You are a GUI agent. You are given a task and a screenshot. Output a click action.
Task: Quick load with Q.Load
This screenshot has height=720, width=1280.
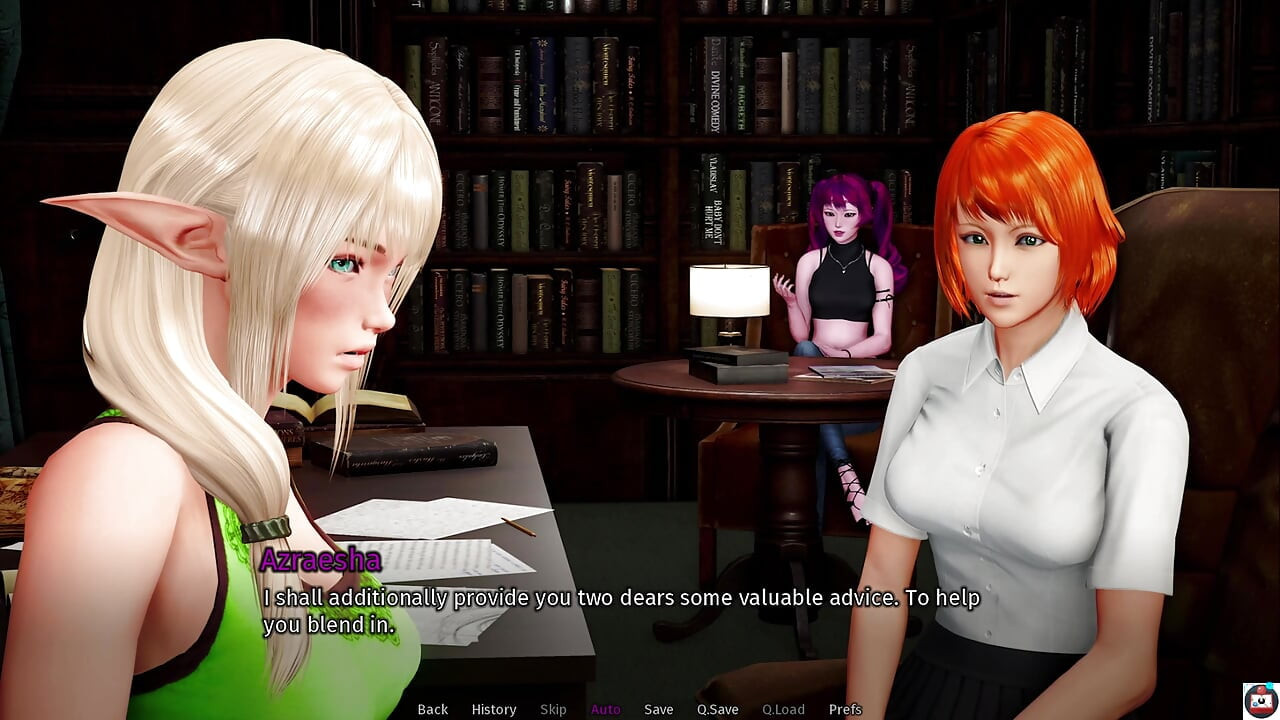click(x=783, y=709)
